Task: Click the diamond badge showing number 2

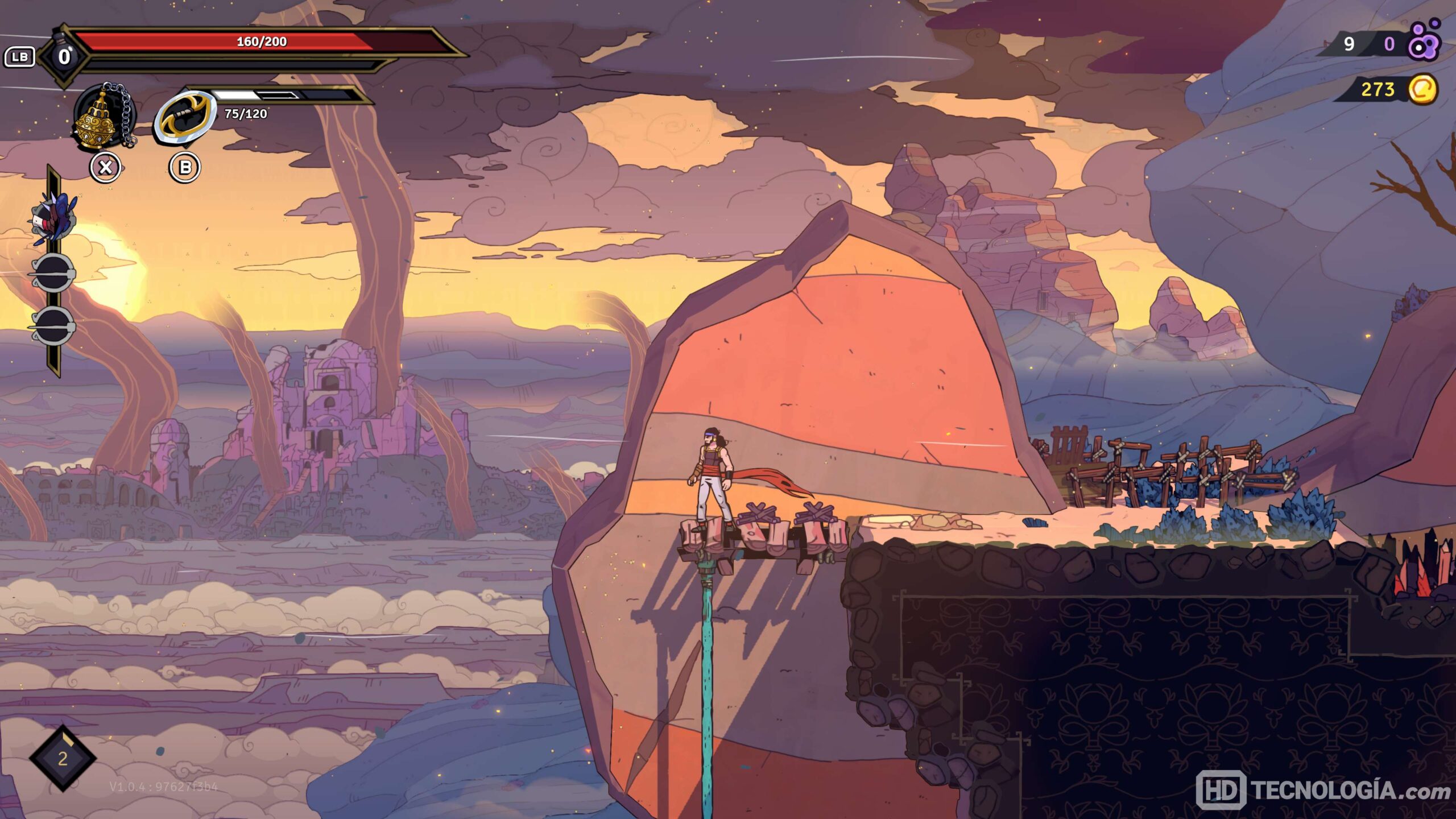Action: point(63,758)
